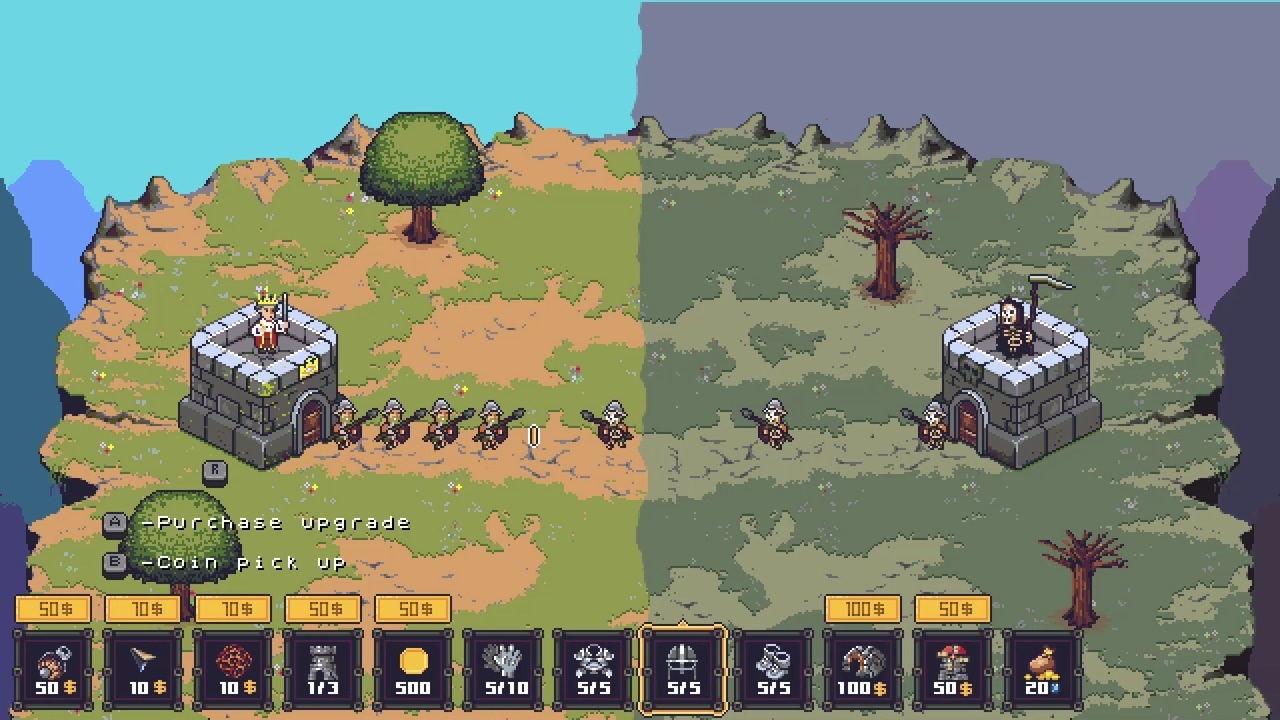The width and height of the screenshot is (1280, 720).
Task: Select the tower upgrade showing 1/3
Action: [x=323, y=665]
